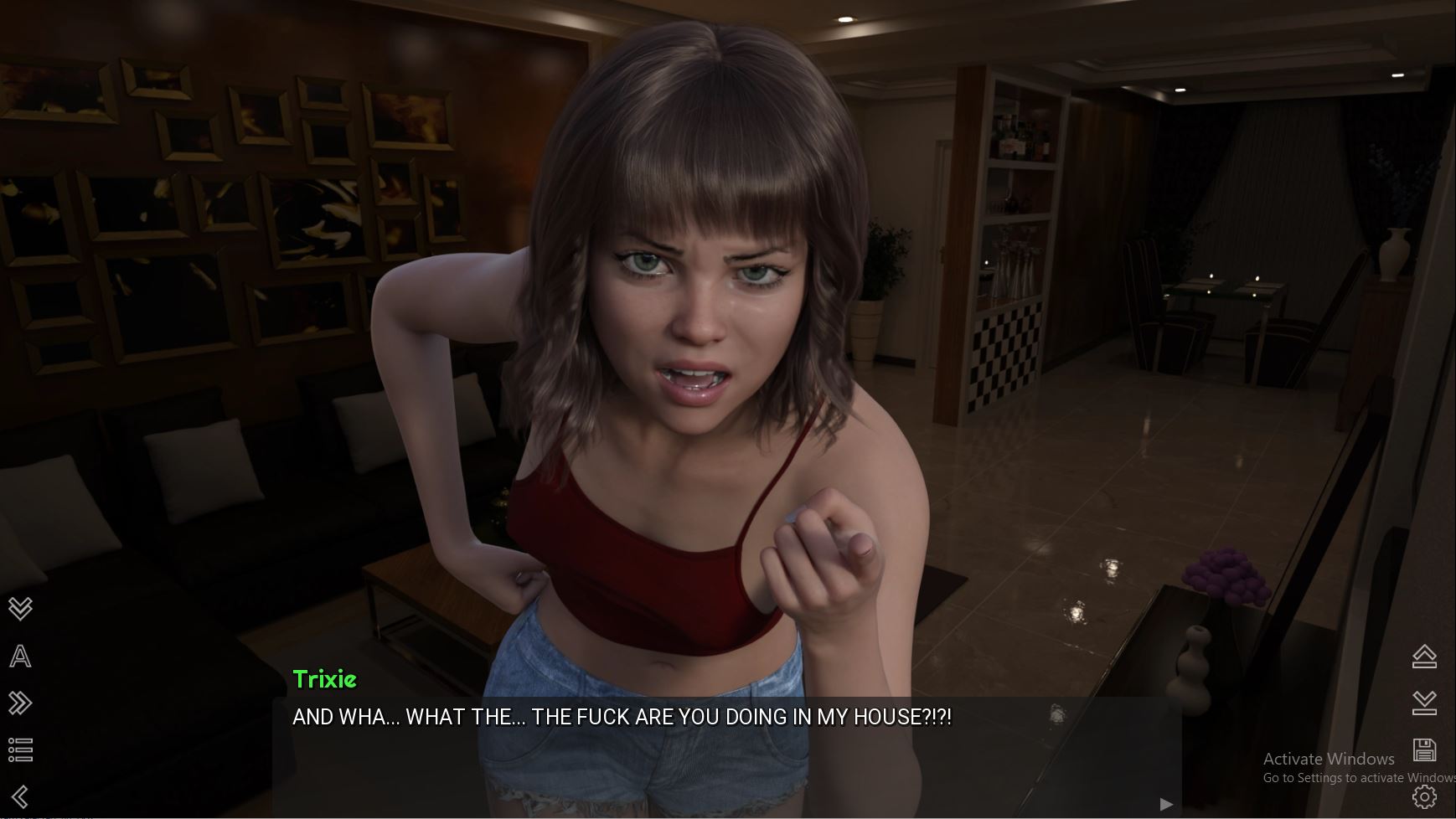Open the save menu floppy disk icon
Image resolution: width=1456 pixels, height=819 pixels.
pos(1424,749)
